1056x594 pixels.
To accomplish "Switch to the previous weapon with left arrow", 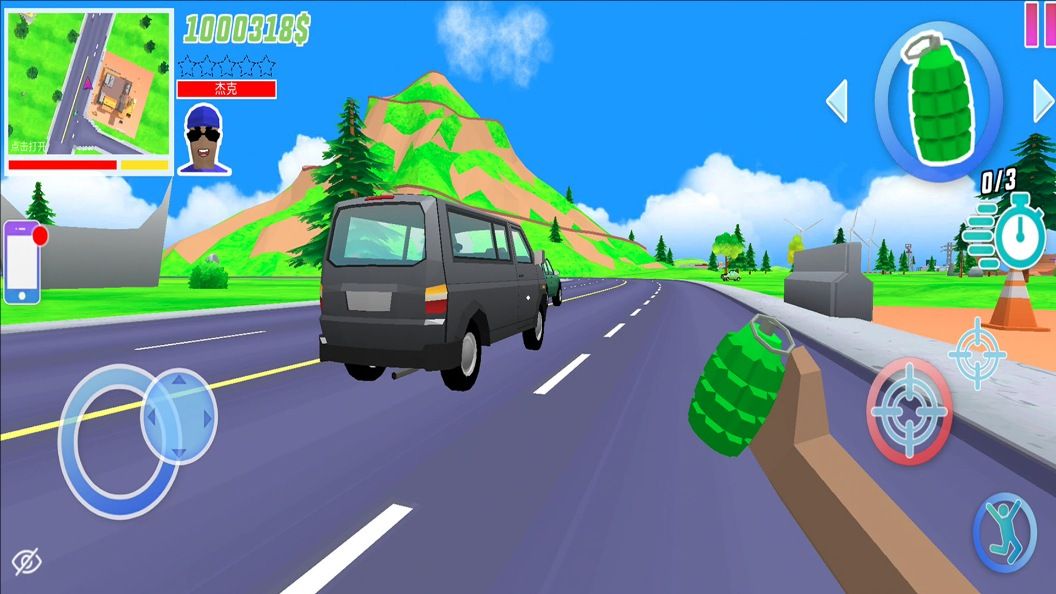I will [837, 101].
